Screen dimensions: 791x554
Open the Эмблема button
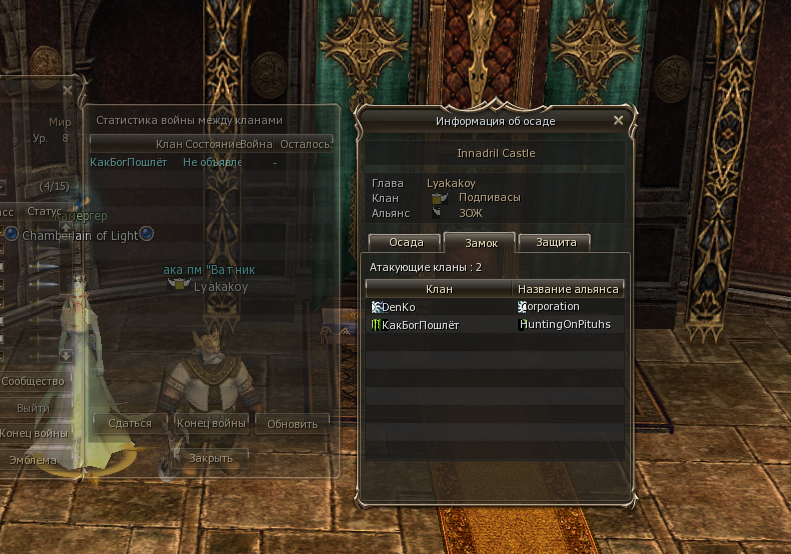[x=33, y=460]
